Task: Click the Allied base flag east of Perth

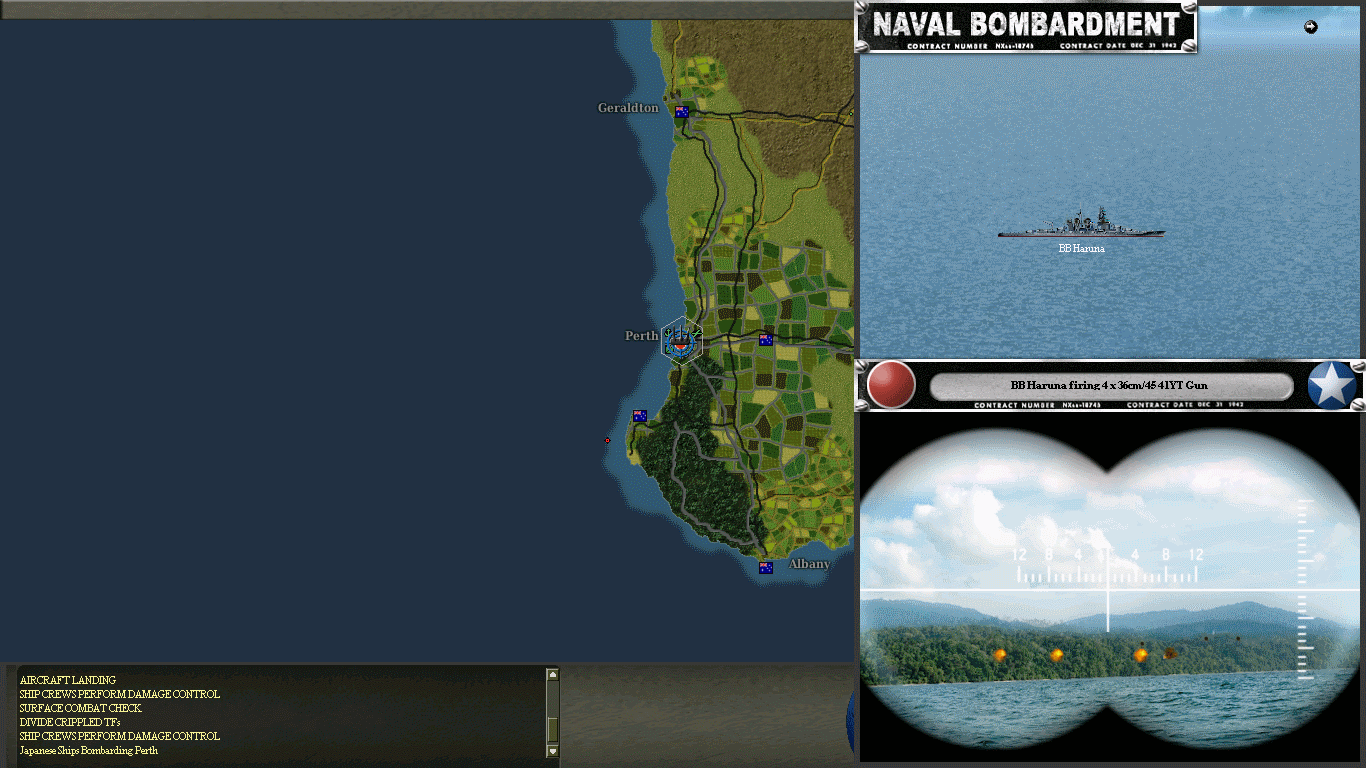Action: point(765,340)
